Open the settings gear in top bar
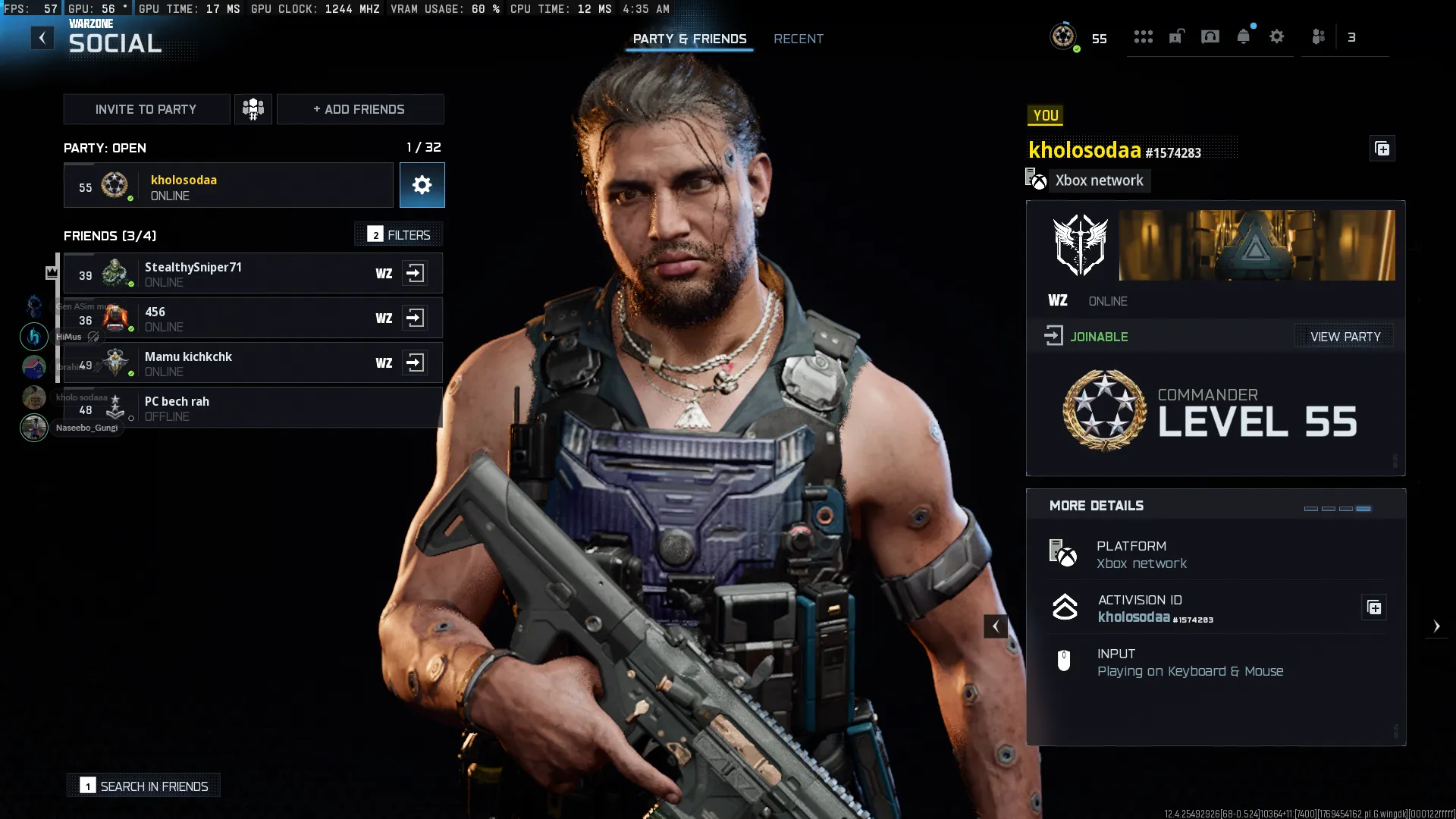This screenshot has width=1456, height=819. tap(1277, 36)
